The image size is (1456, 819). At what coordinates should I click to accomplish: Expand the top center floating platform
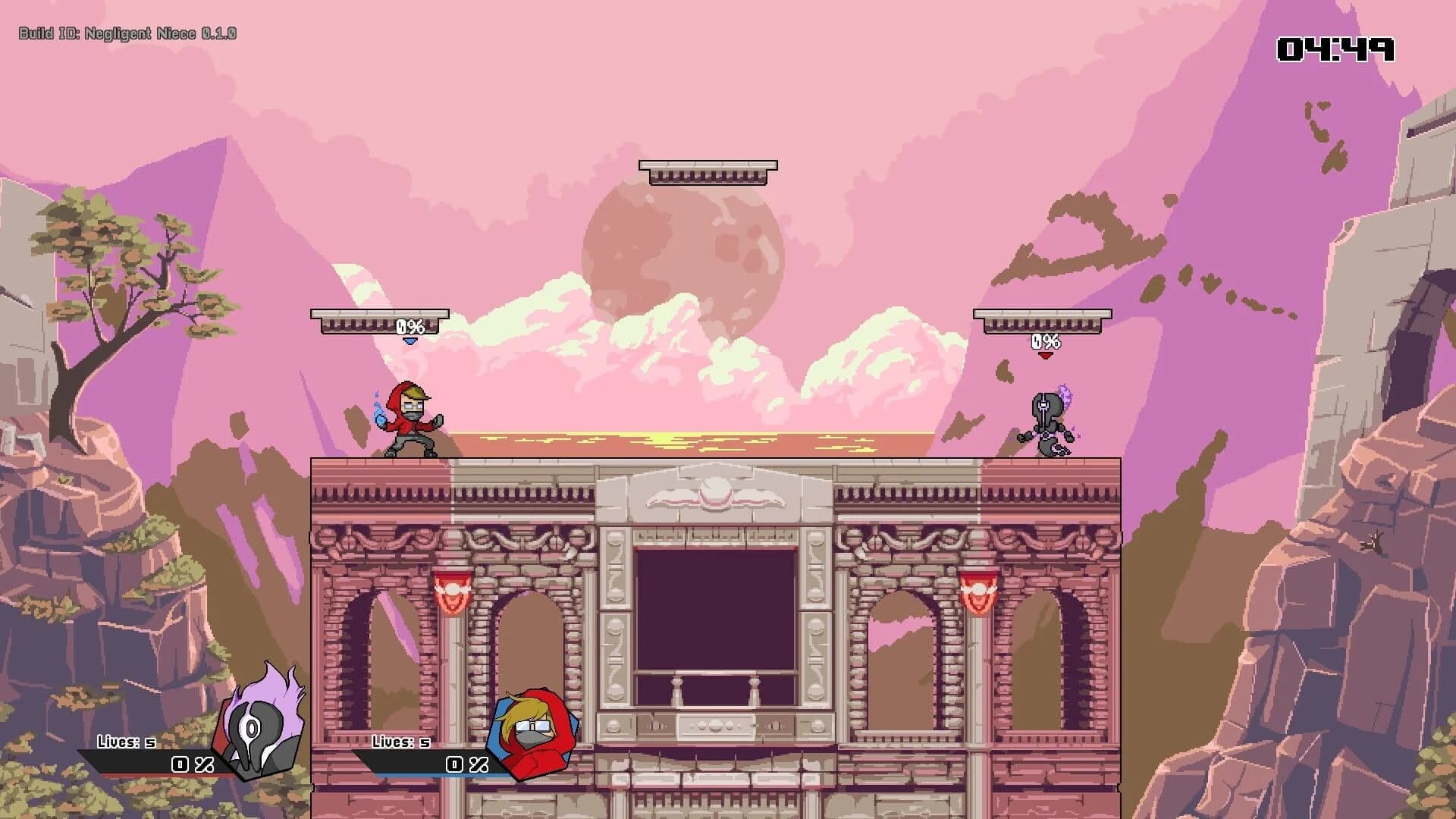tap(708, 171)
